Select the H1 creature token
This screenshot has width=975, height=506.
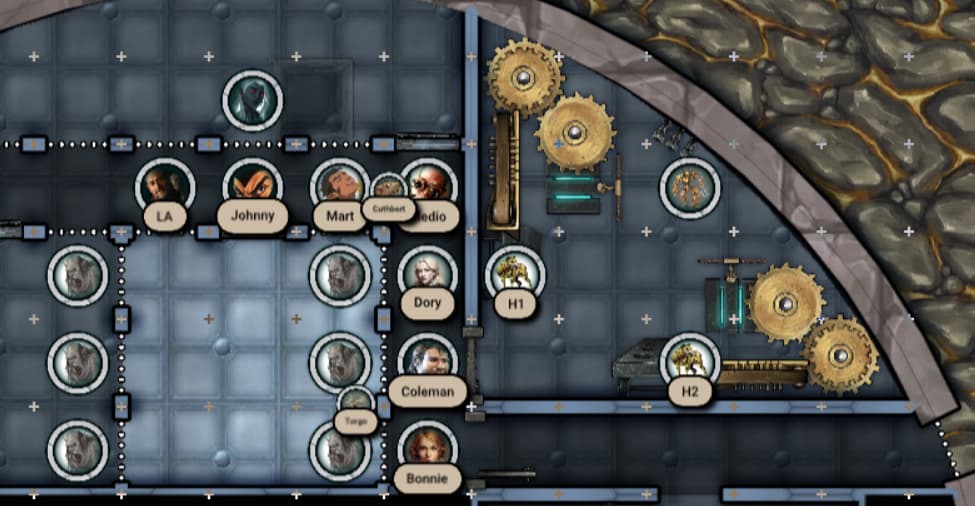tap(515, 271)
